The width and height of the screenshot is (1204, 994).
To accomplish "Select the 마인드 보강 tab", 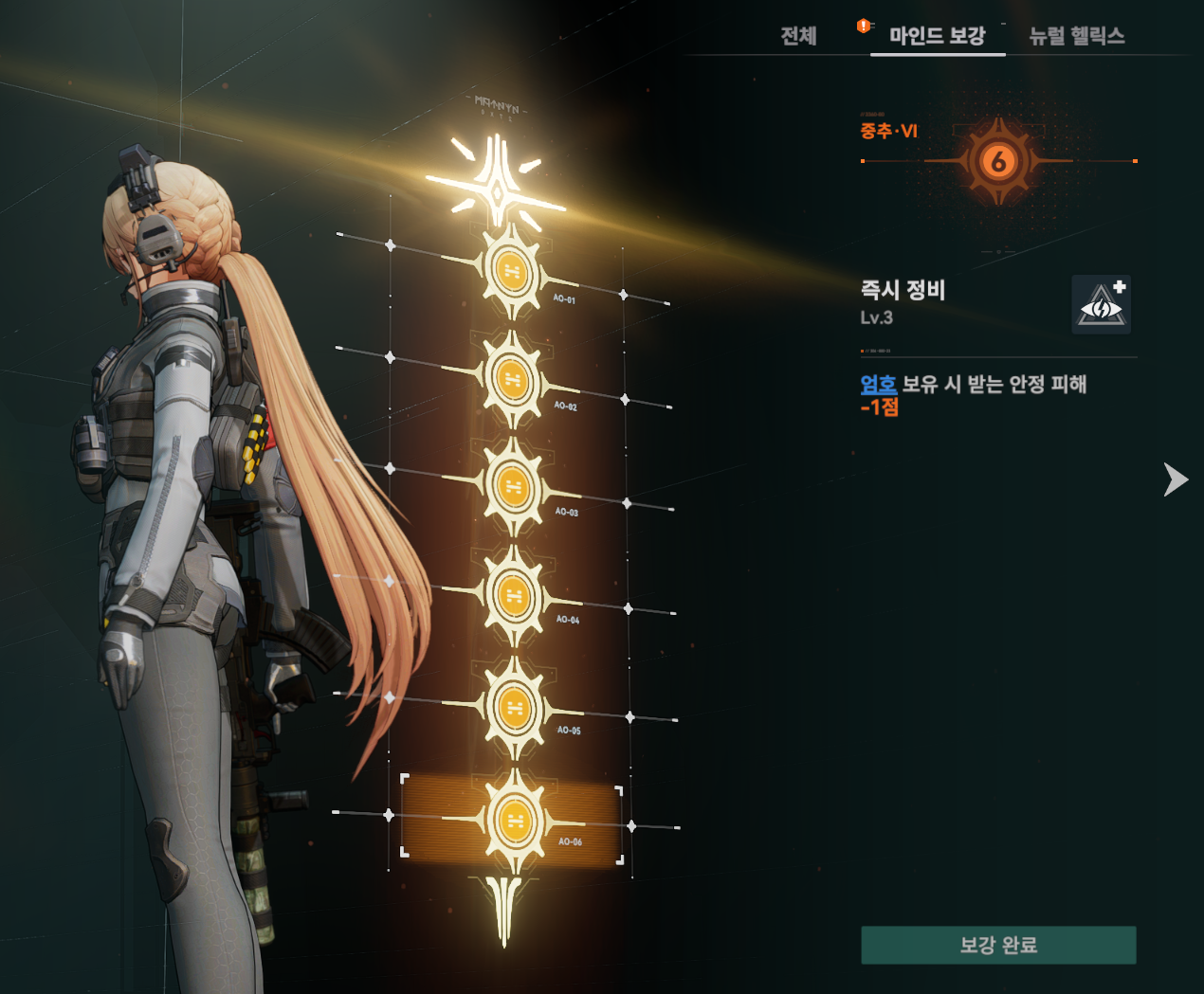I will [x=937, y=36].
